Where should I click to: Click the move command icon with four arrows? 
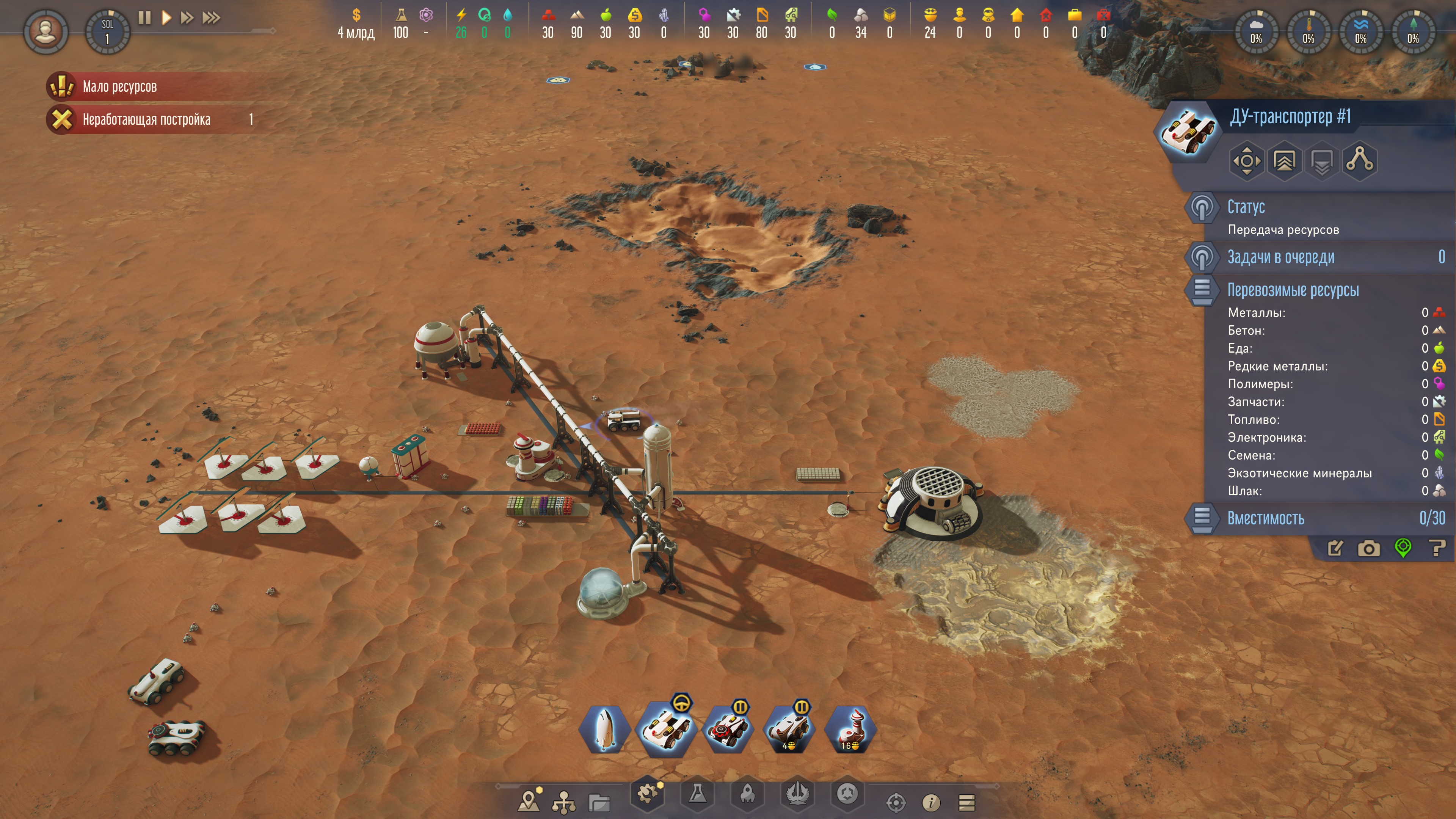pyautogui.click(x=1246, y=161)
